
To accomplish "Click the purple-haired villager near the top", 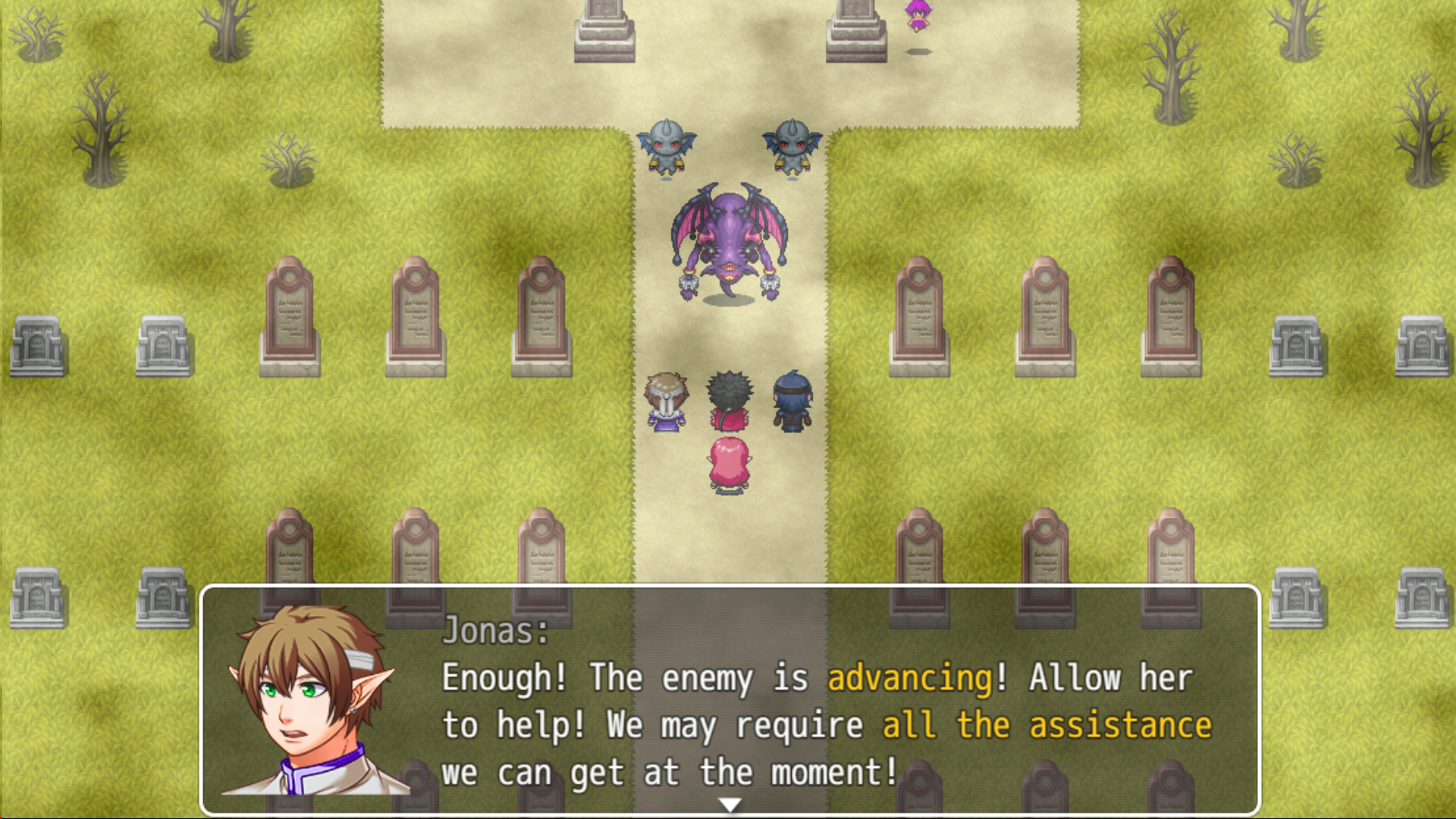I will pos(918,15).
